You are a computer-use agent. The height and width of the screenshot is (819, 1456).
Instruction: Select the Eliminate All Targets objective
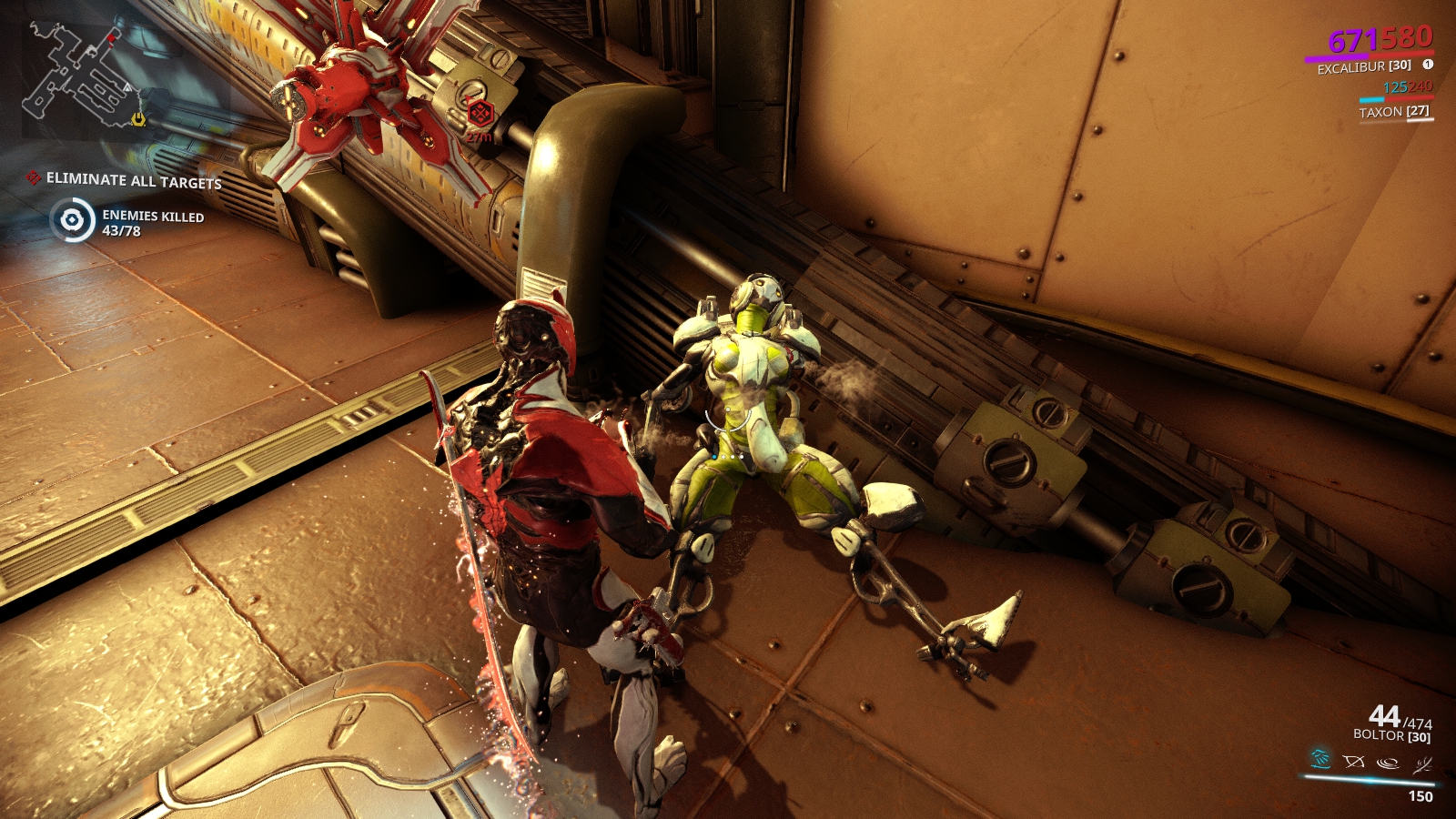pyautogui.click(x=134, y=180)
